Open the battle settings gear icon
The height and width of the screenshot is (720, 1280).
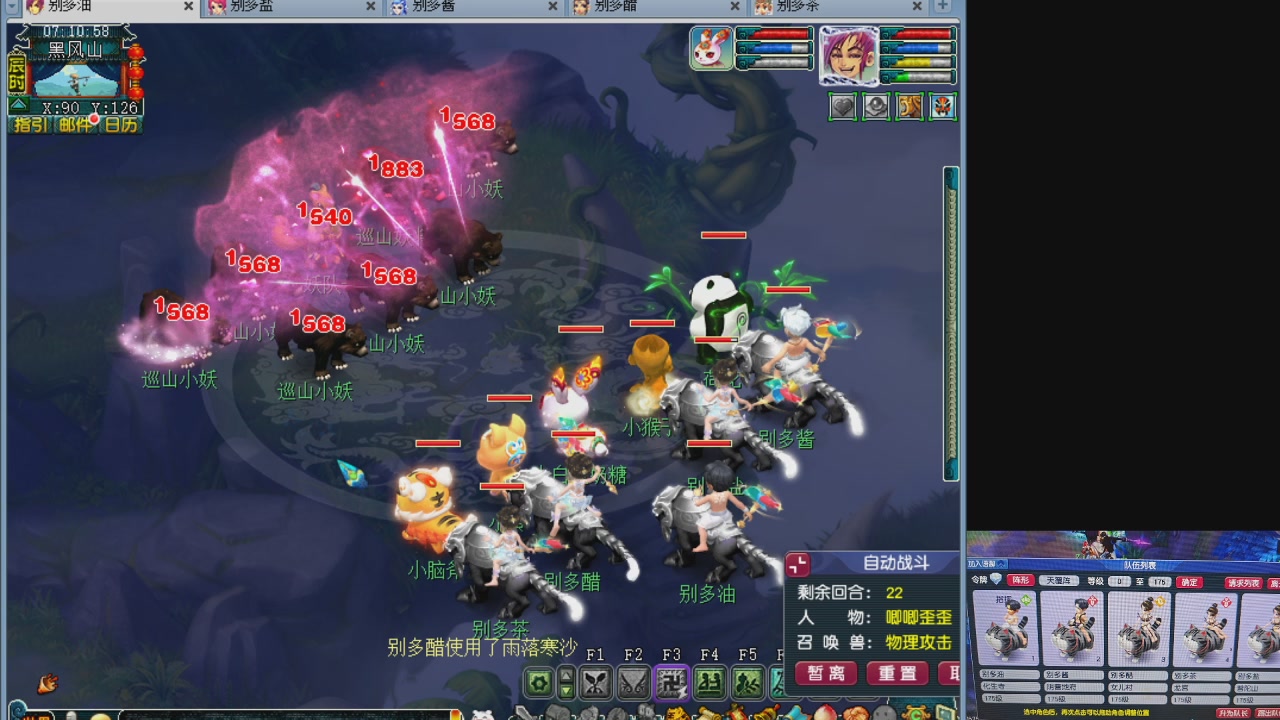(x=538, y=682)
